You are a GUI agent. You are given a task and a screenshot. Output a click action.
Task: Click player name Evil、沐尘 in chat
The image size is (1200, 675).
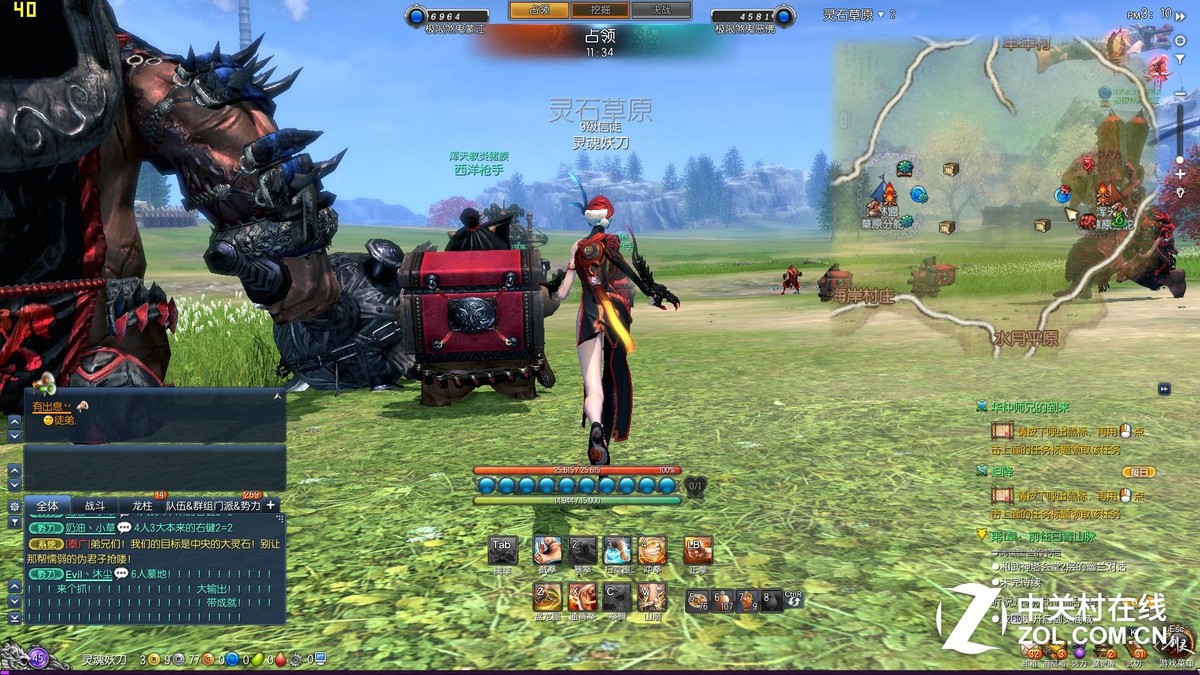click(88, 574)
